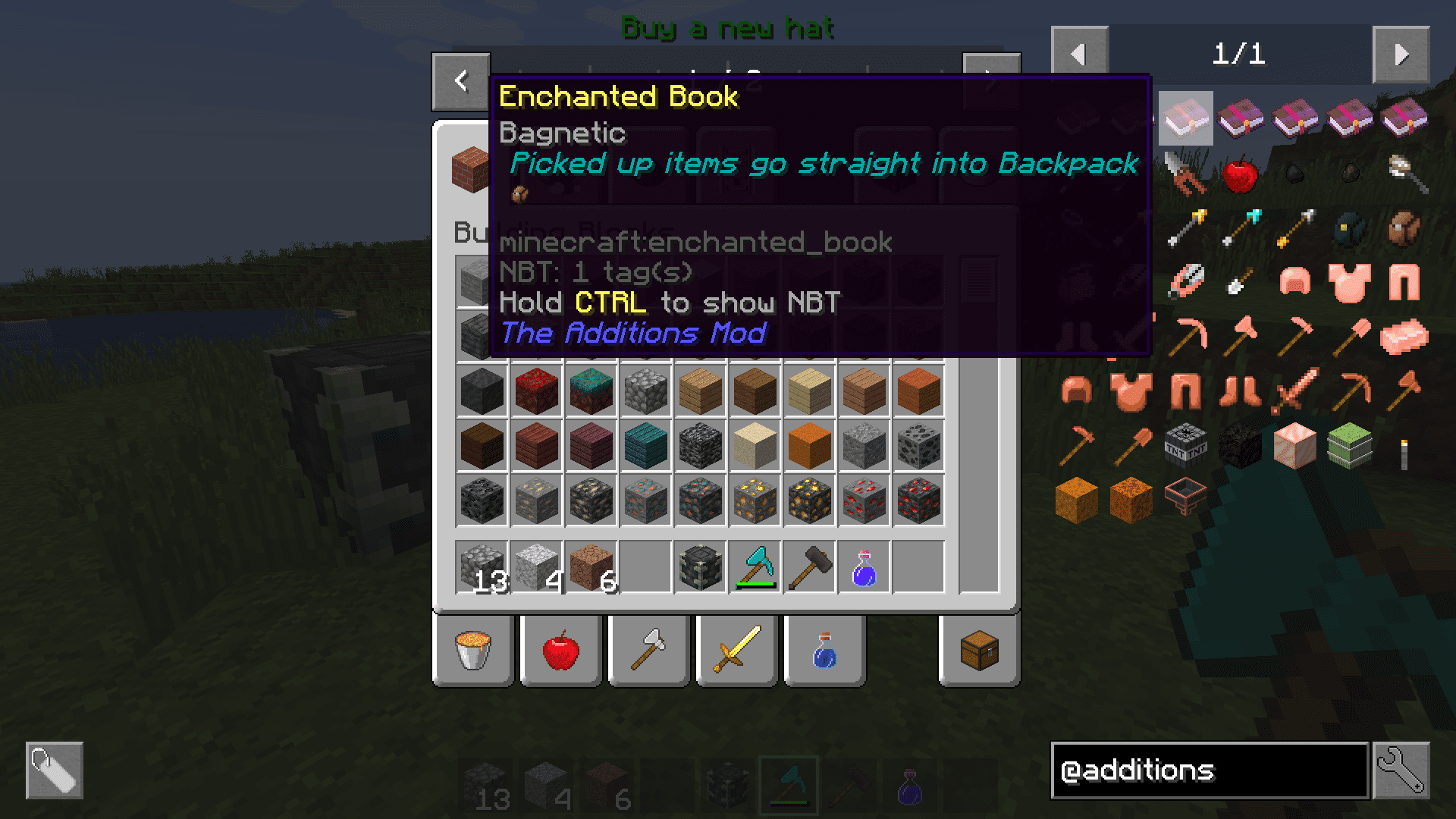Switch to the Foodstuffs tab with apple icon
The width and height of the screenshot is (1456, 819).
(561, 651)
